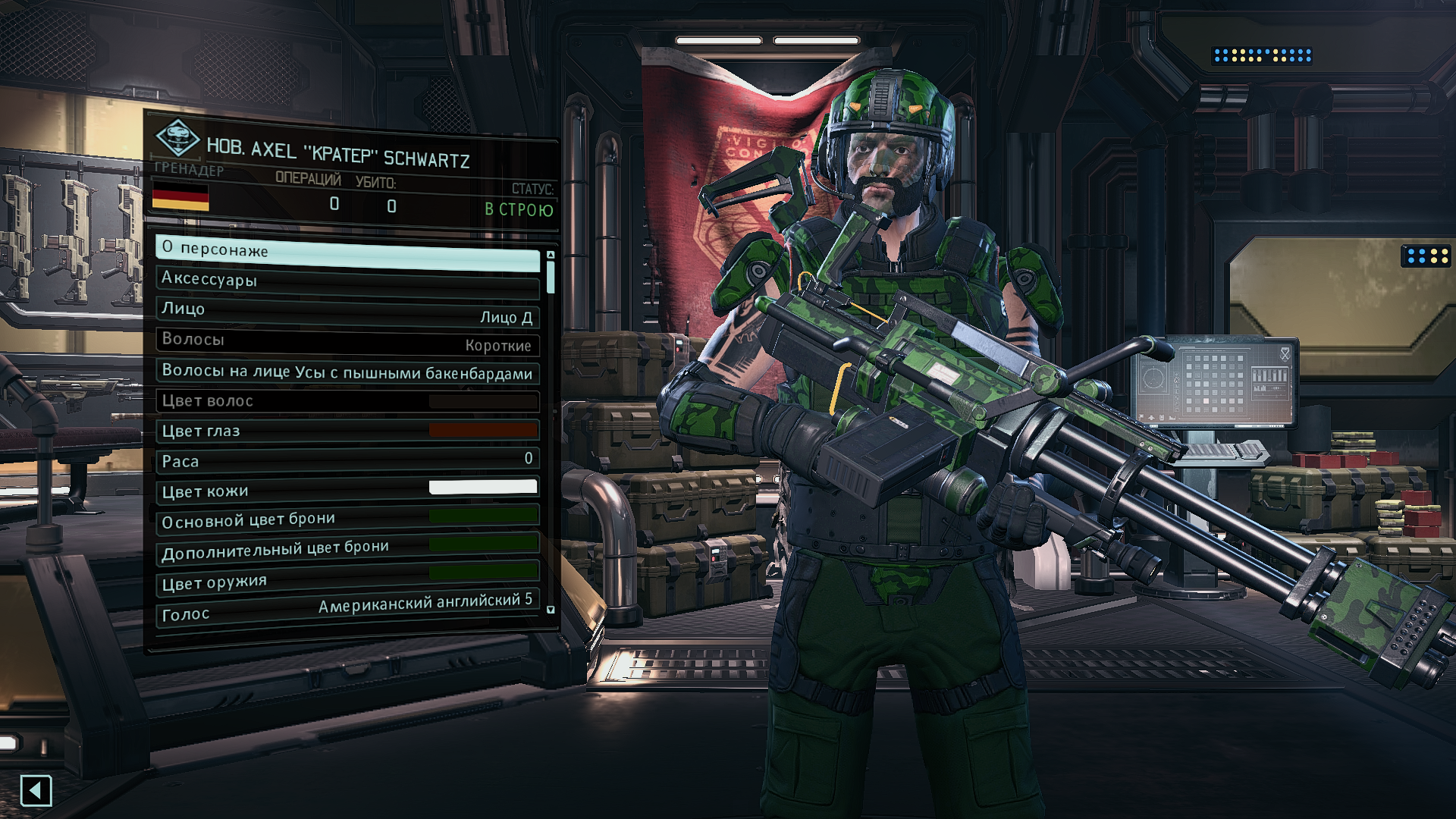Open Основной цвет брони selection
Screen dimensions: 1456x819
click(x=347, y=519)
